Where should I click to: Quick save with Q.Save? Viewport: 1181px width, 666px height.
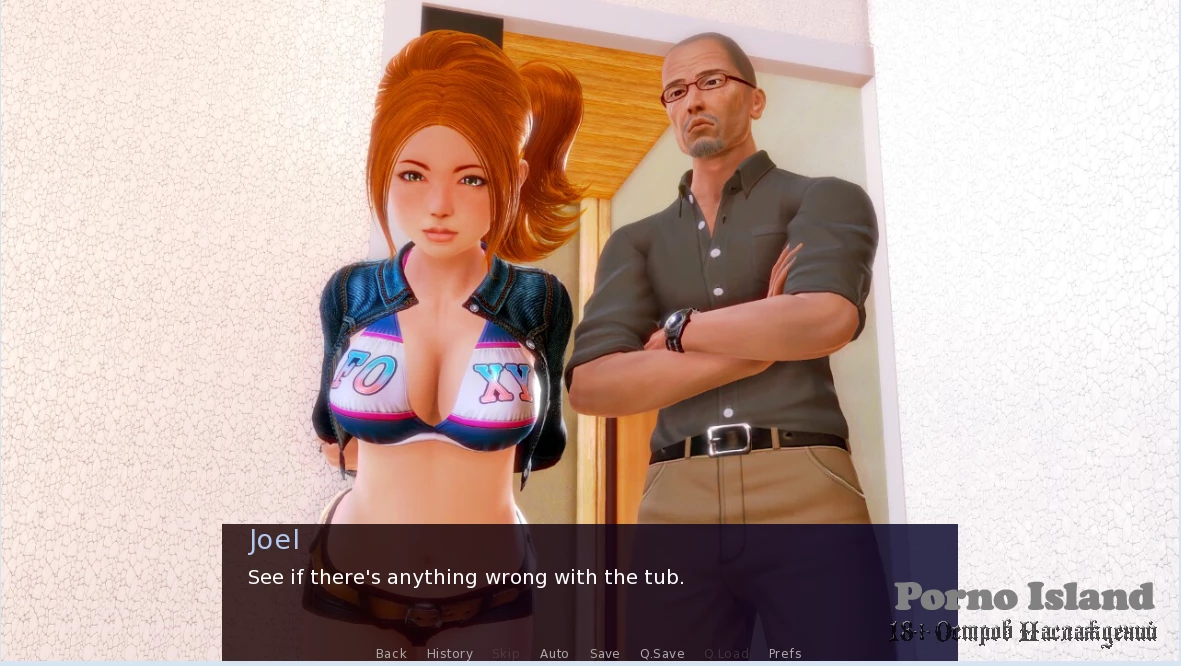pyautogui.click(x=662, y=654)
